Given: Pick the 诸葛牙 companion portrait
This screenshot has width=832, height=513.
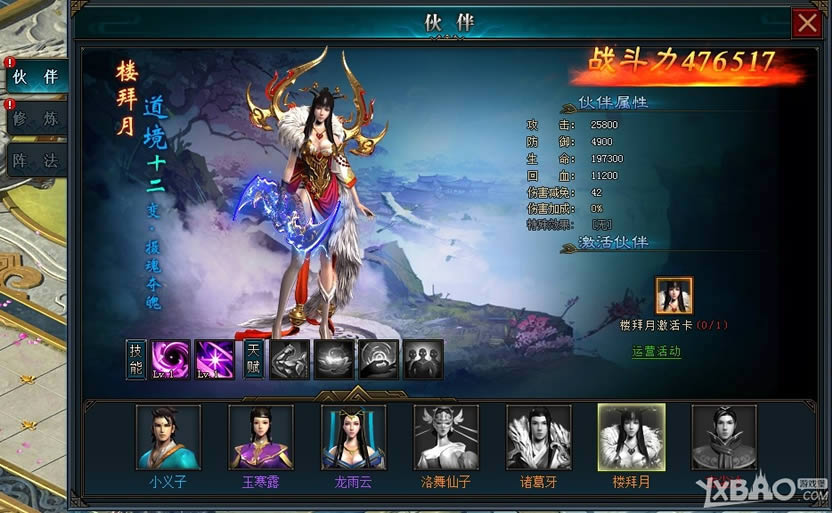Looking at the screenshot, I should [x=539, y=437].
